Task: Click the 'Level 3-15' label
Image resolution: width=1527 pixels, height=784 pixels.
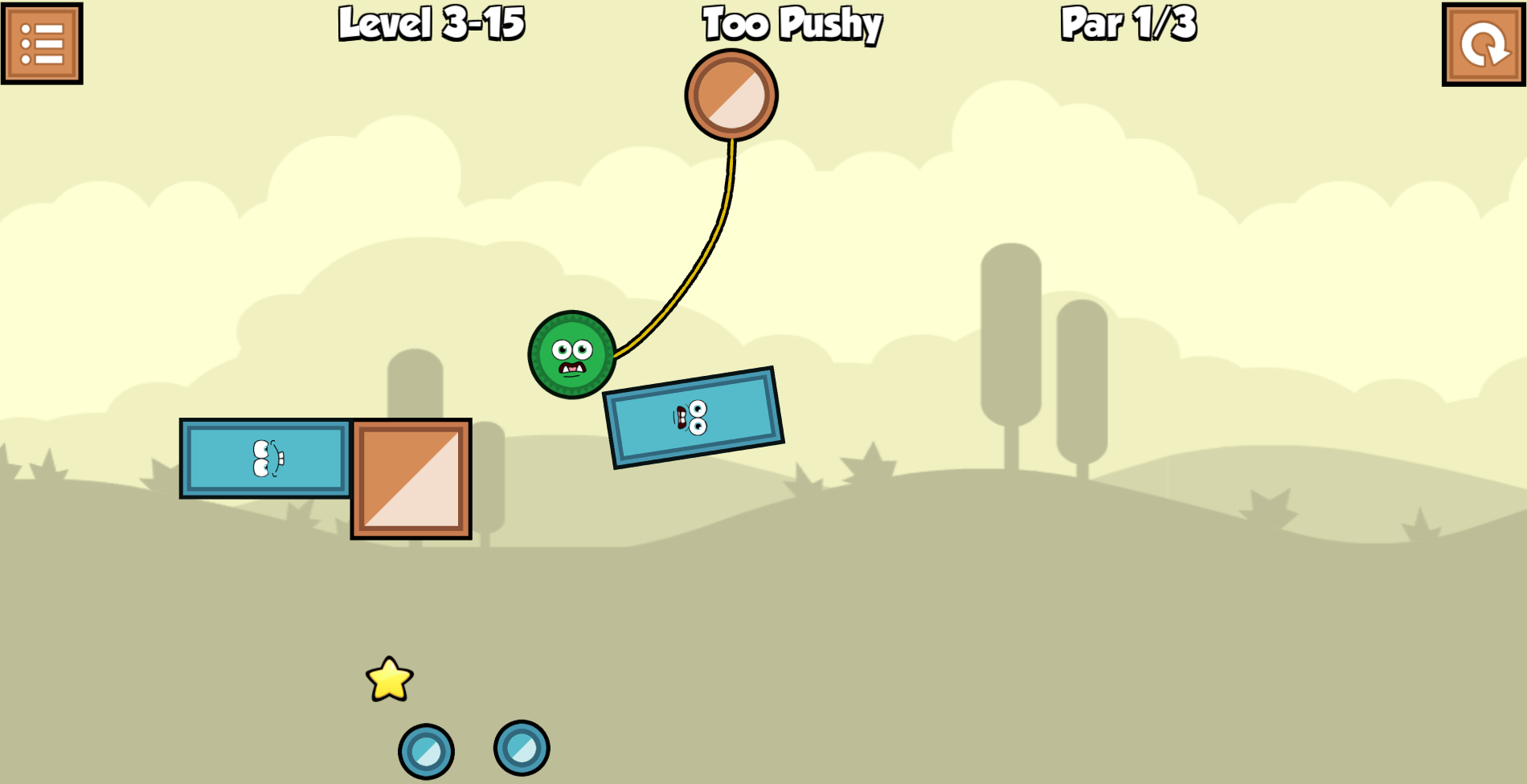Action: [x=432, y=24]
